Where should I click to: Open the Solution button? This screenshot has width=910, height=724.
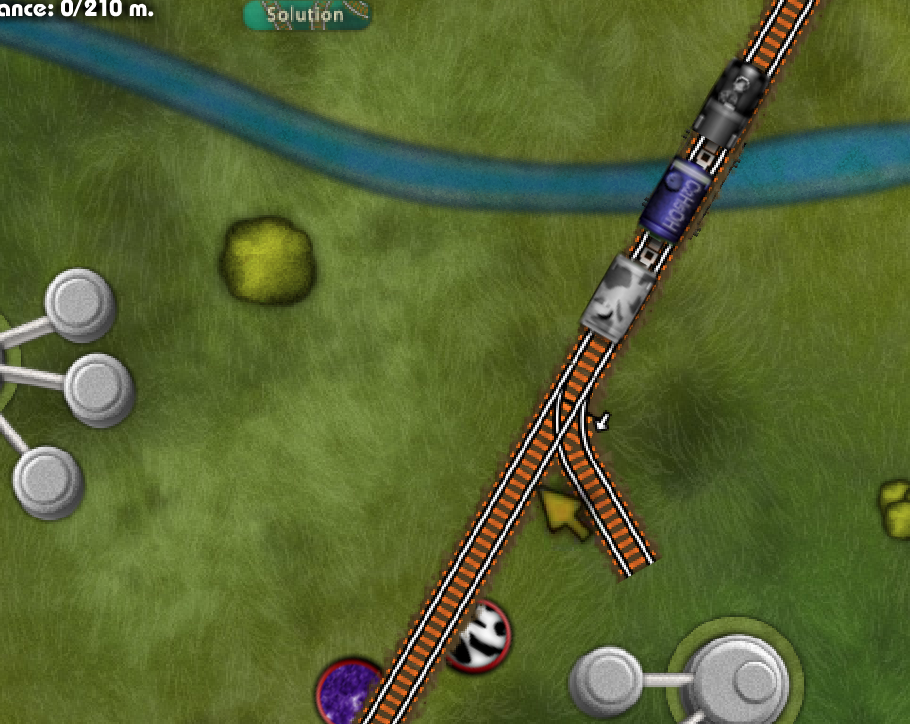pos(306,15)
